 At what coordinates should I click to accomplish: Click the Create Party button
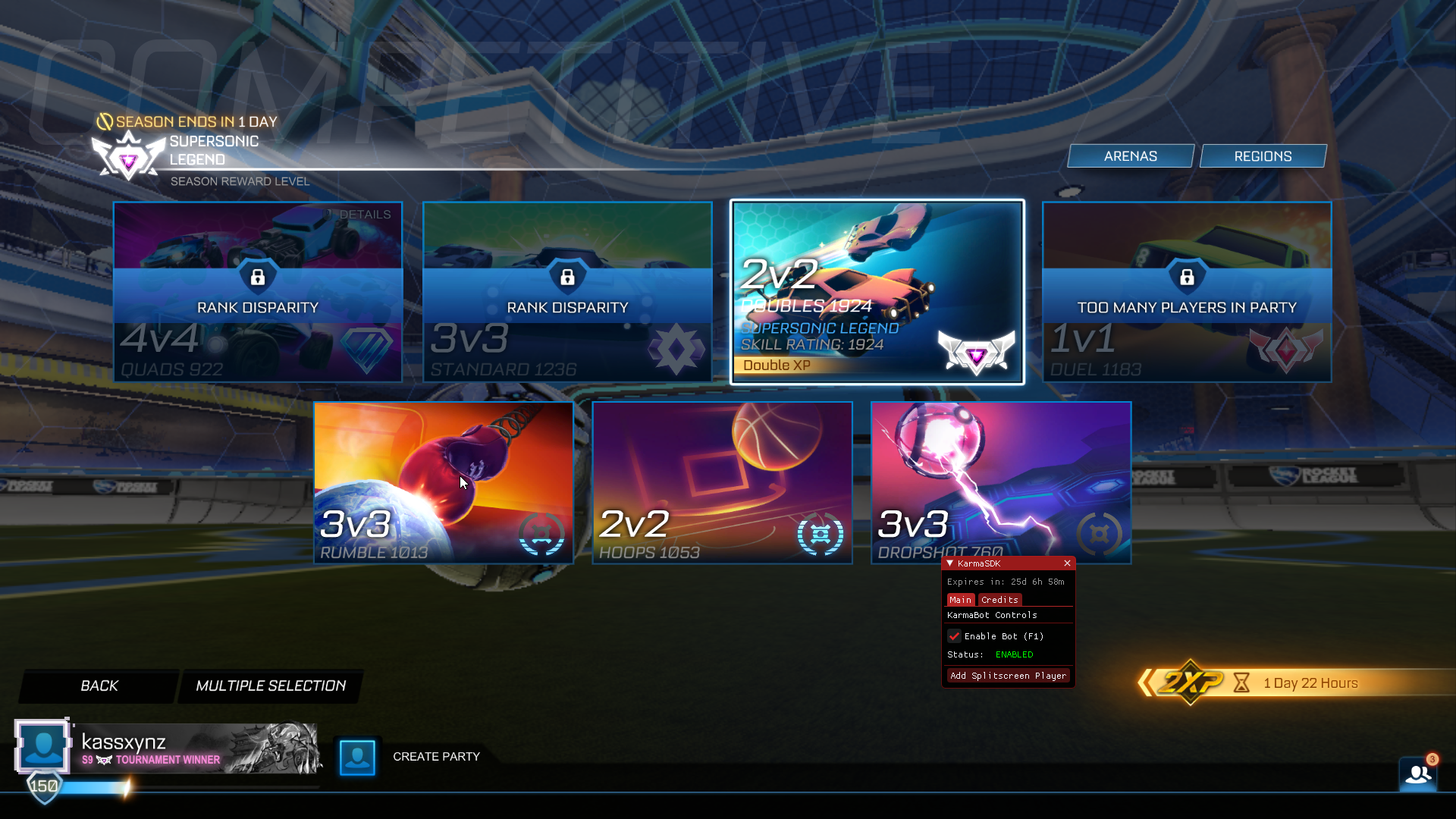tap(436, 757)
